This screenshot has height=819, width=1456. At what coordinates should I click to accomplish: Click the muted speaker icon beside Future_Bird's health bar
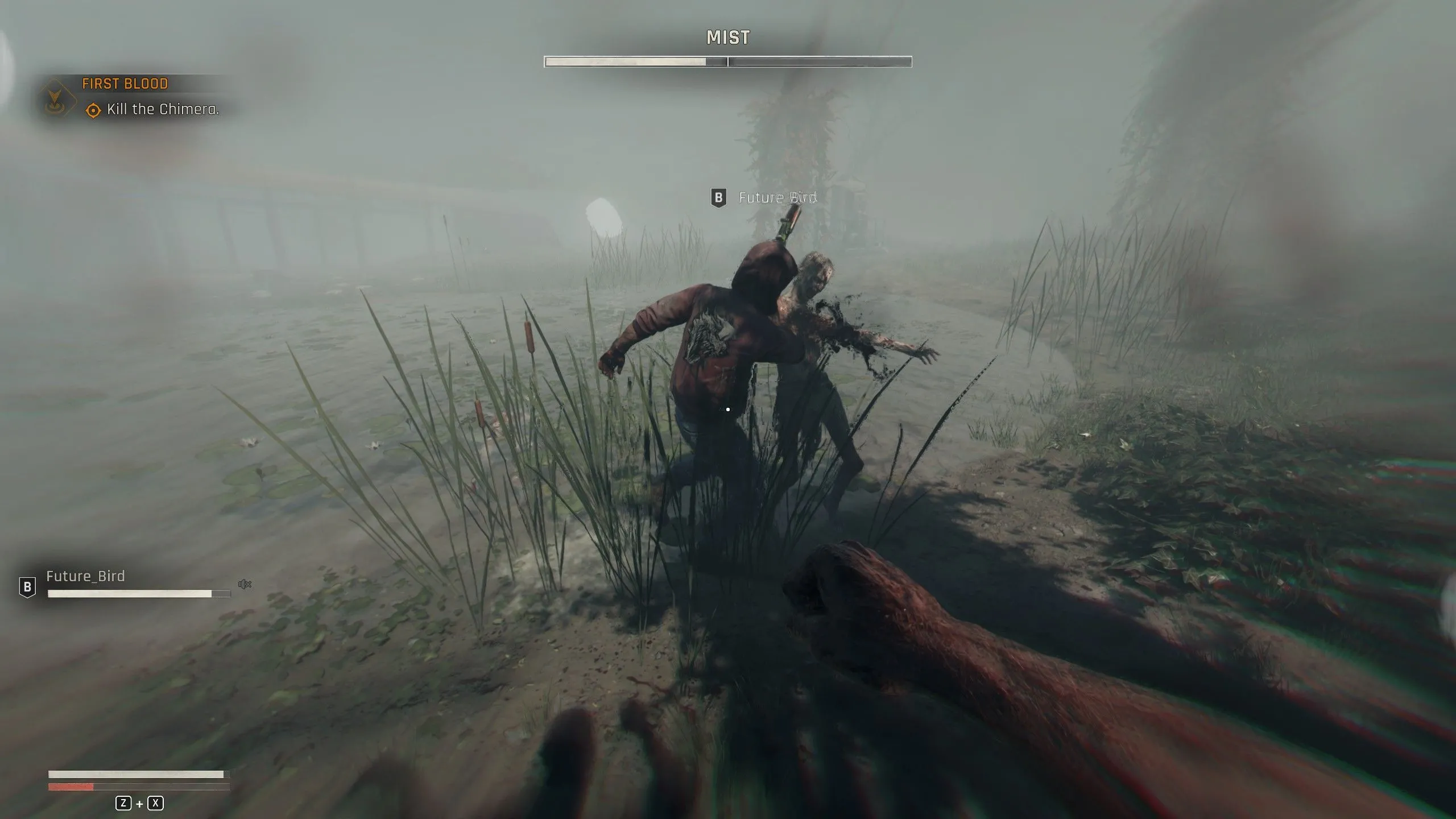coord(245,585)
